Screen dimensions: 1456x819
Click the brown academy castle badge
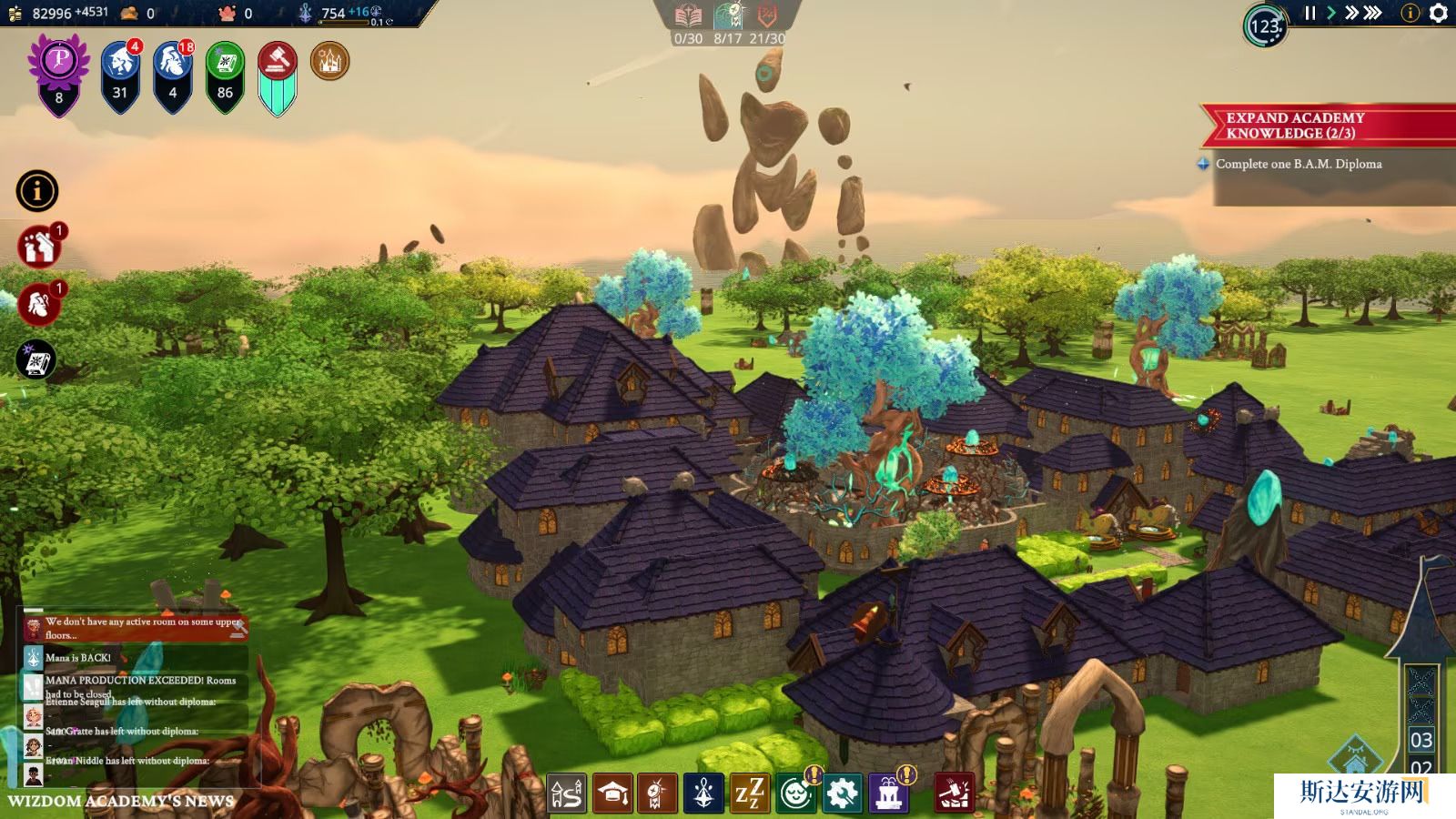click(329, 62)
